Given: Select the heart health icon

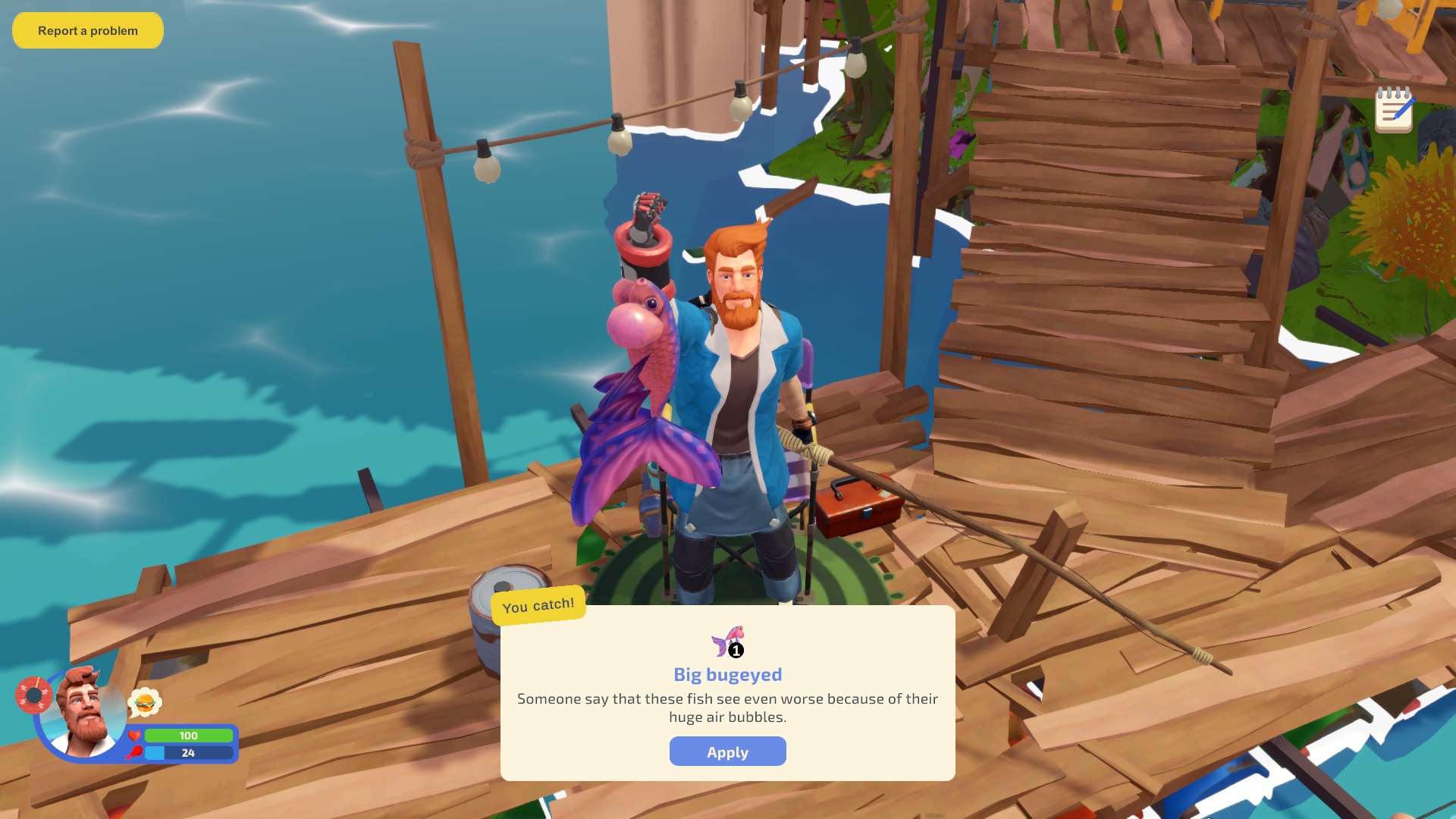Looking at the screenshot, I should click(133, 735).
